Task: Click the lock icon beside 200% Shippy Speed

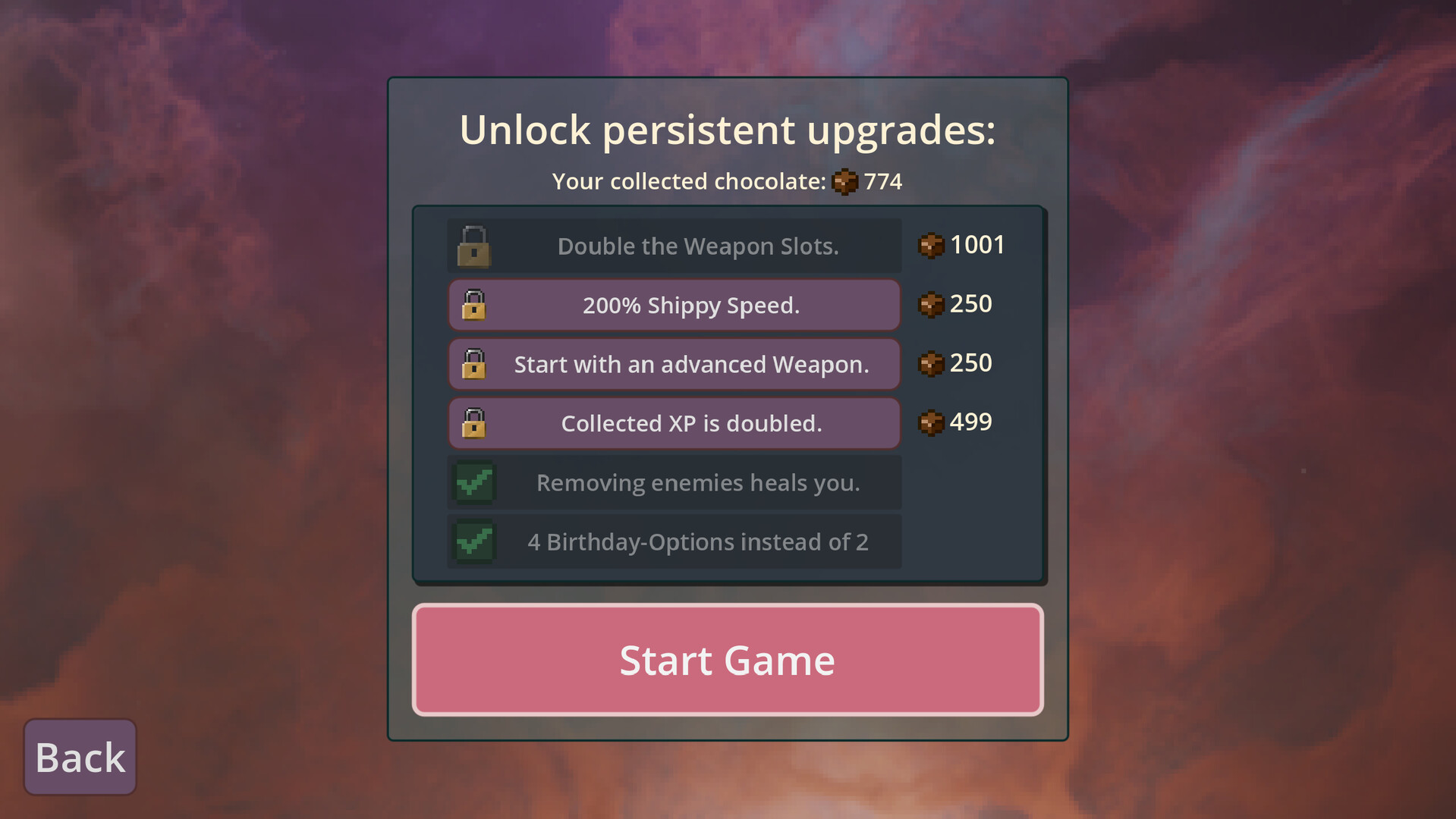Action: [473, 305]
